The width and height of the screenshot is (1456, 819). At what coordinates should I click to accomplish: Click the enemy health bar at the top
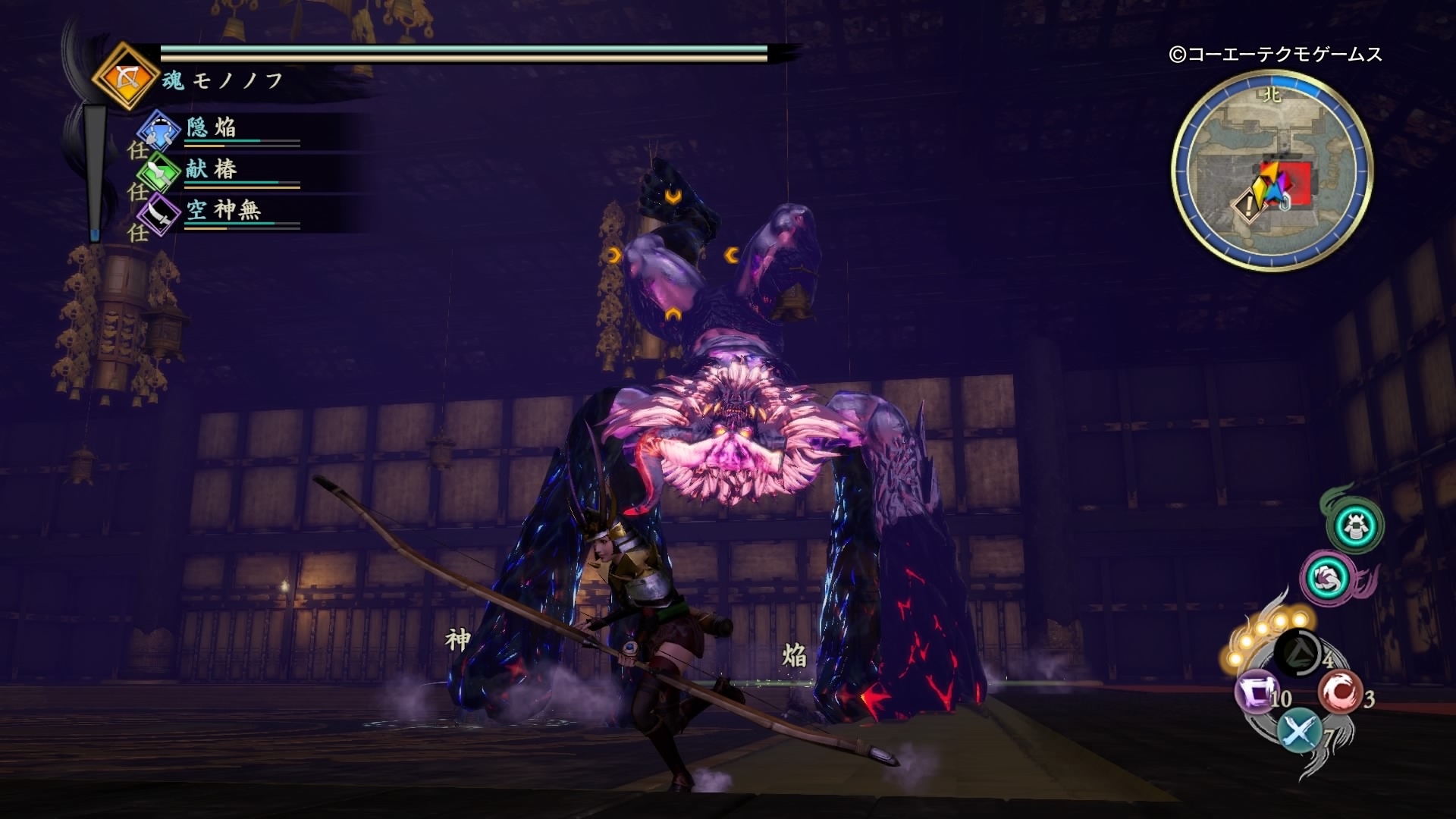[x=455, y=55]
